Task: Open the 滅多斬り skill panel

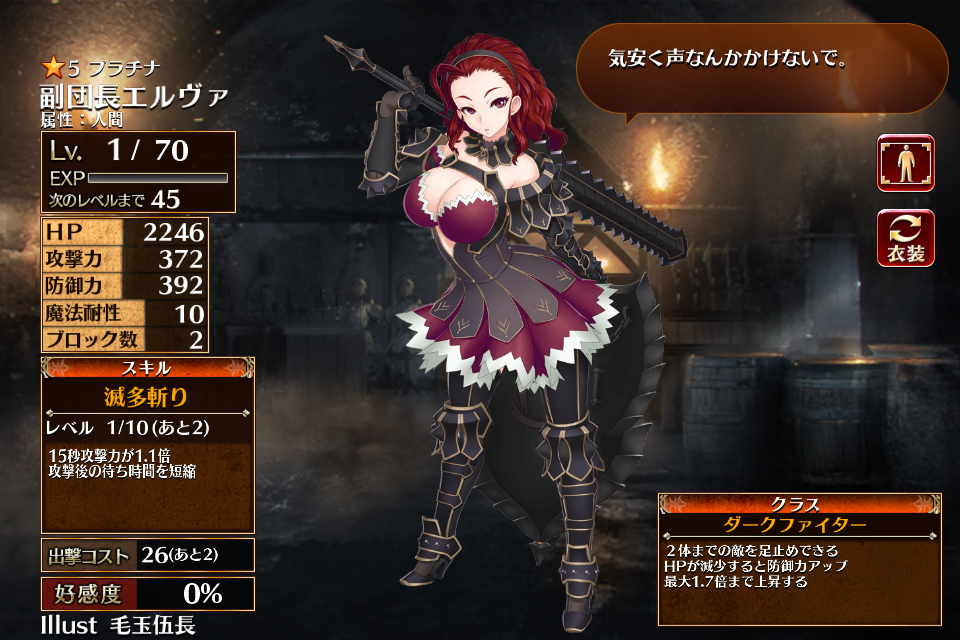Action: pyautogui.click(x=147, y=397)
